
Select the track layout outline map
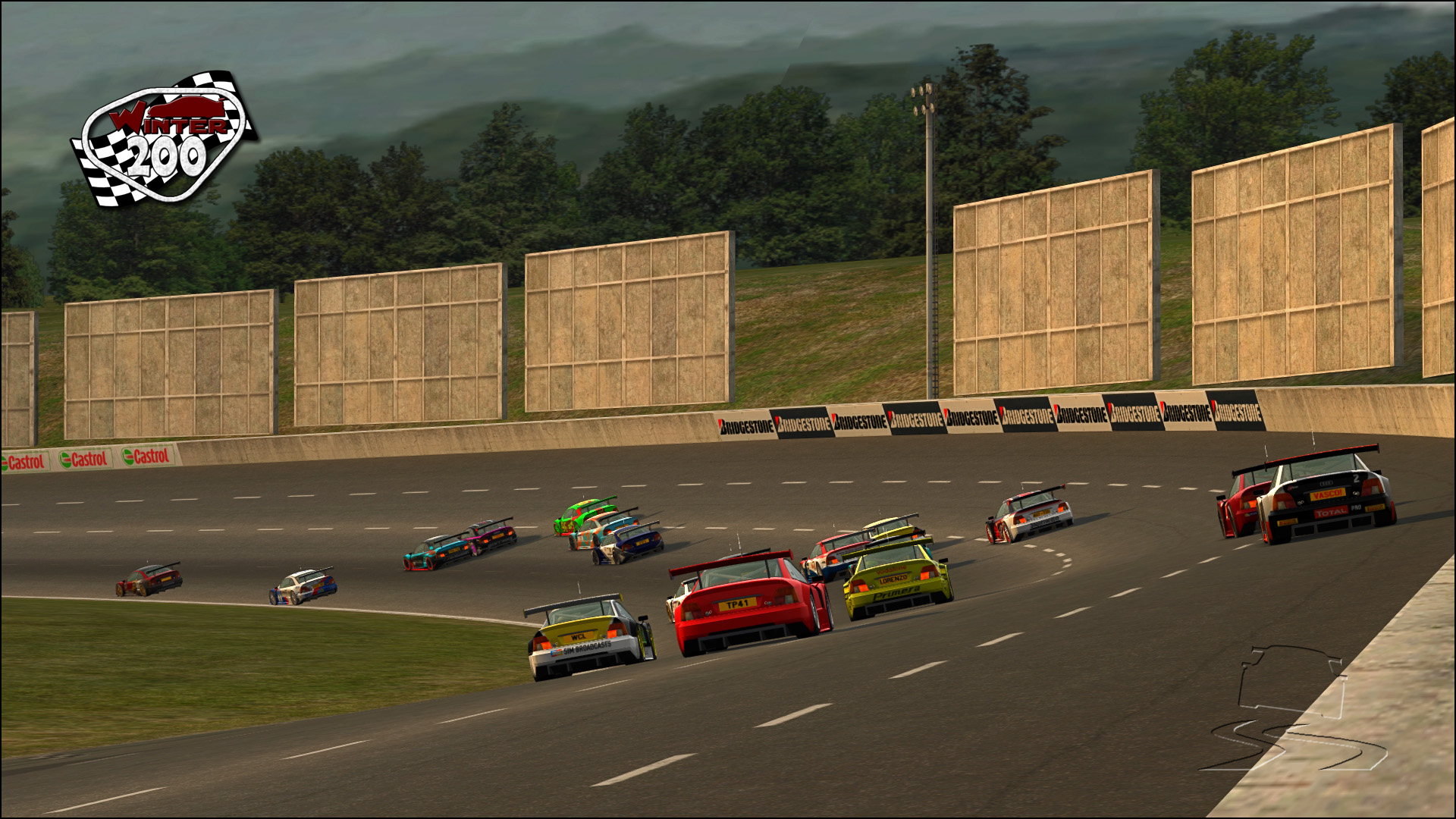click(1291, 709)
